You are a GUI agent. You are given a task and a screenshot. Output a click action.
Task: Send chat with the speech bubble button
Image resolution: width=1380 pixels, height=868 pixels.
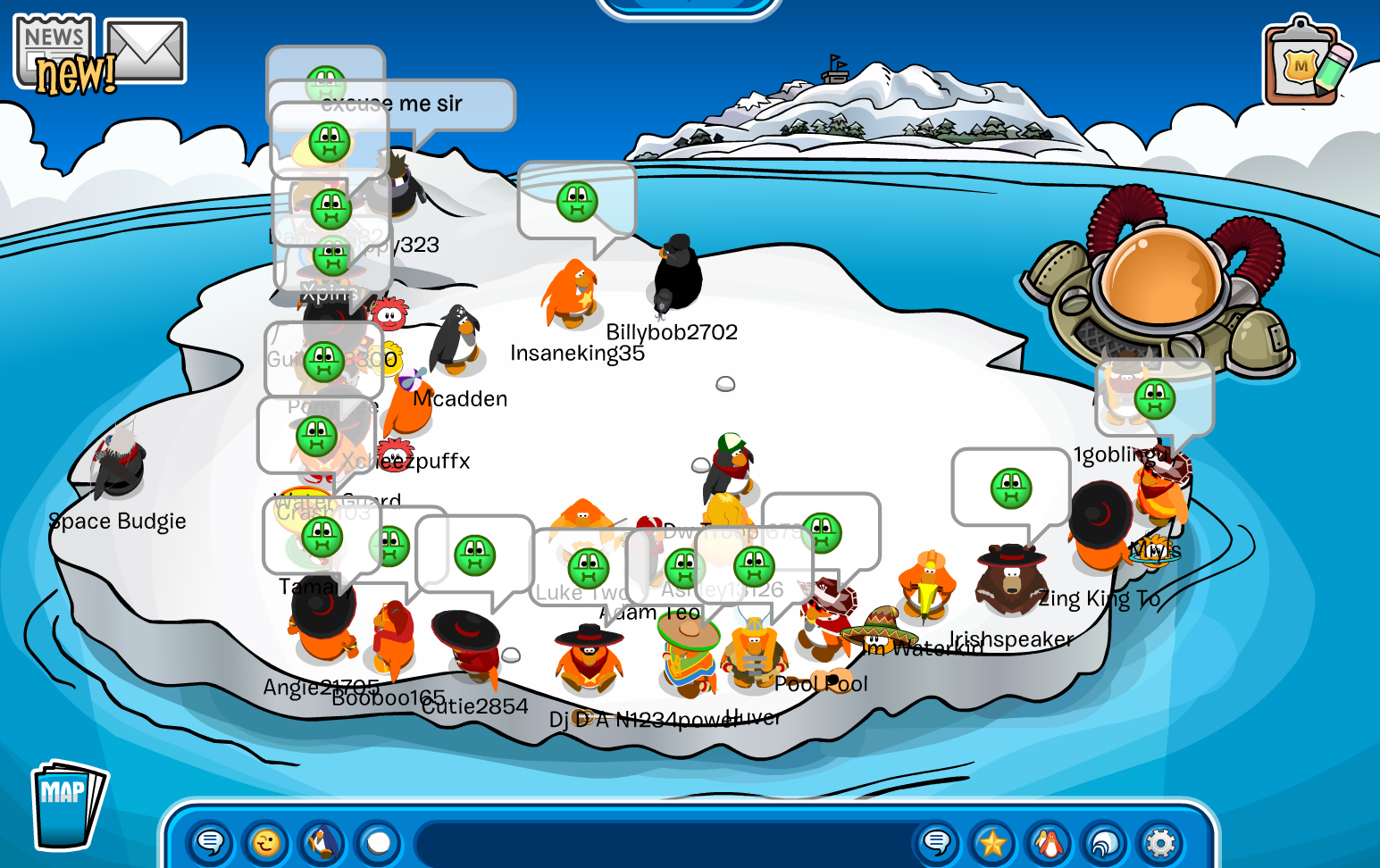coord(936,842)
